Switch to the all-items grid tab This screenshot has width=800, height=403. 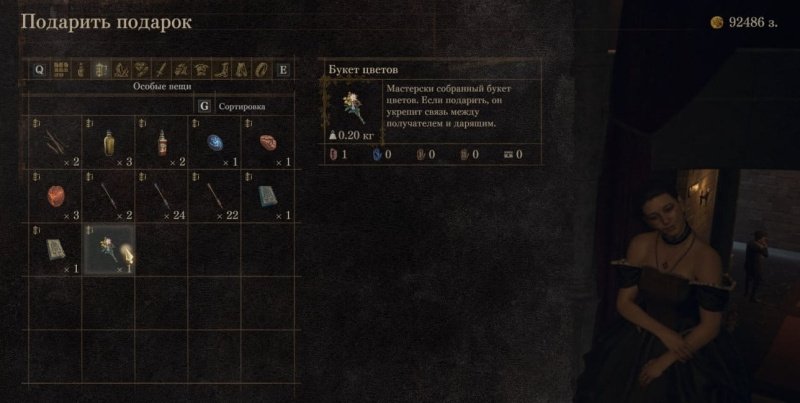(60, 70)
